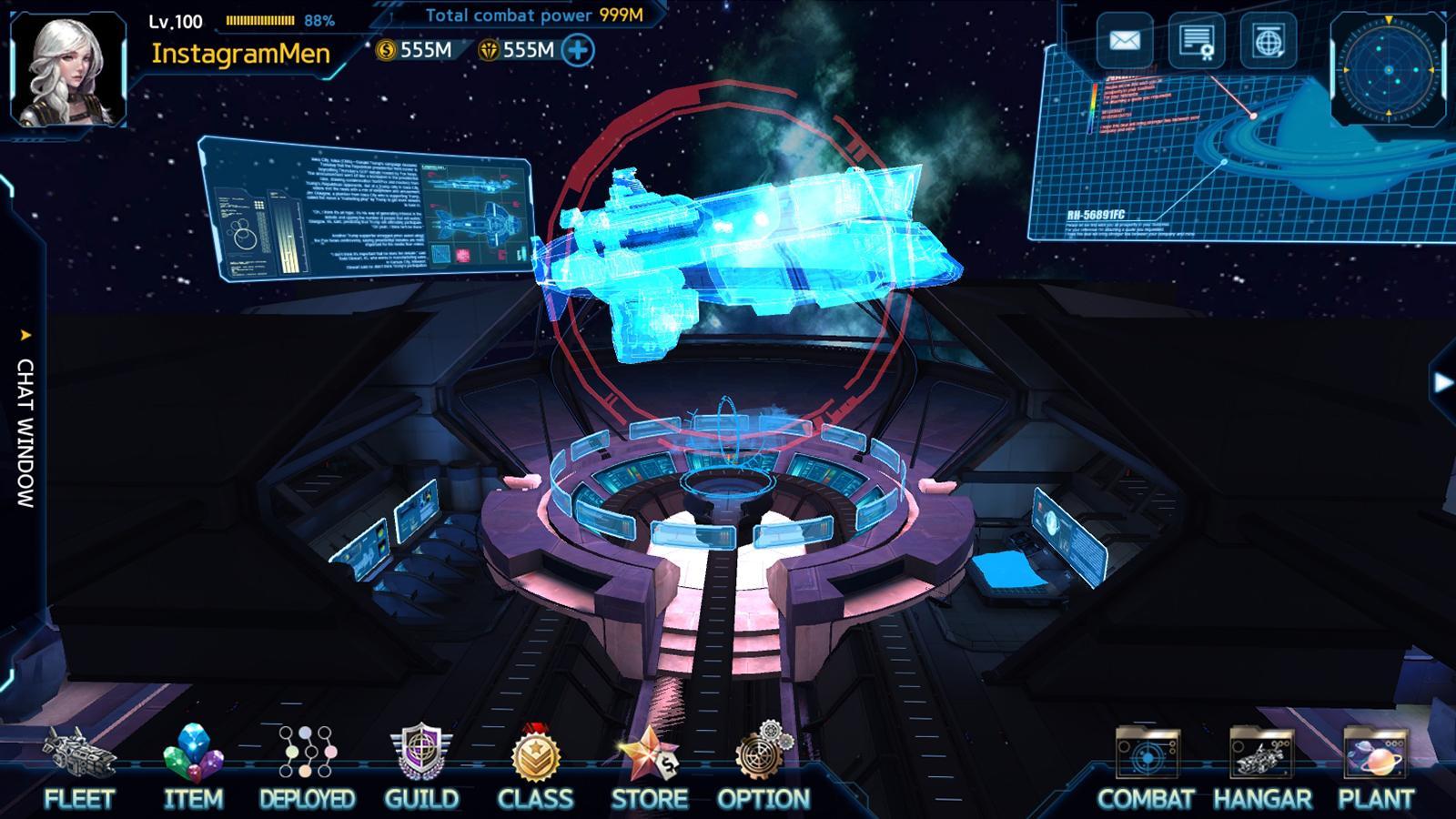The height and width of the screenshot is (819, 1456).
Task: Open the Class rank screen
Action: pyautogui.click(x=535, y=767)
